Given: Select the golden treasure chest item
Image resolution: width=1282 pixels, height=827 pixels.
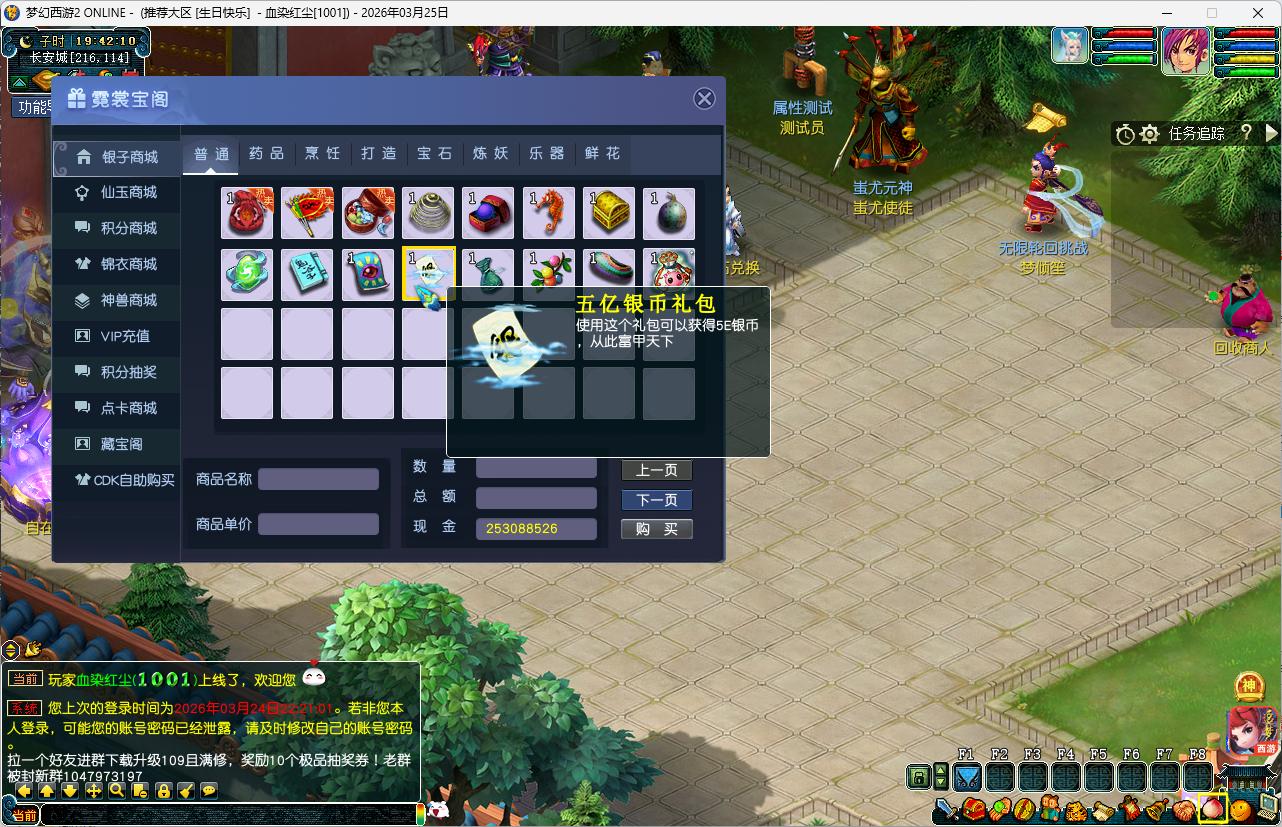Looking at the screenshot, I should (x=609, y=214).
